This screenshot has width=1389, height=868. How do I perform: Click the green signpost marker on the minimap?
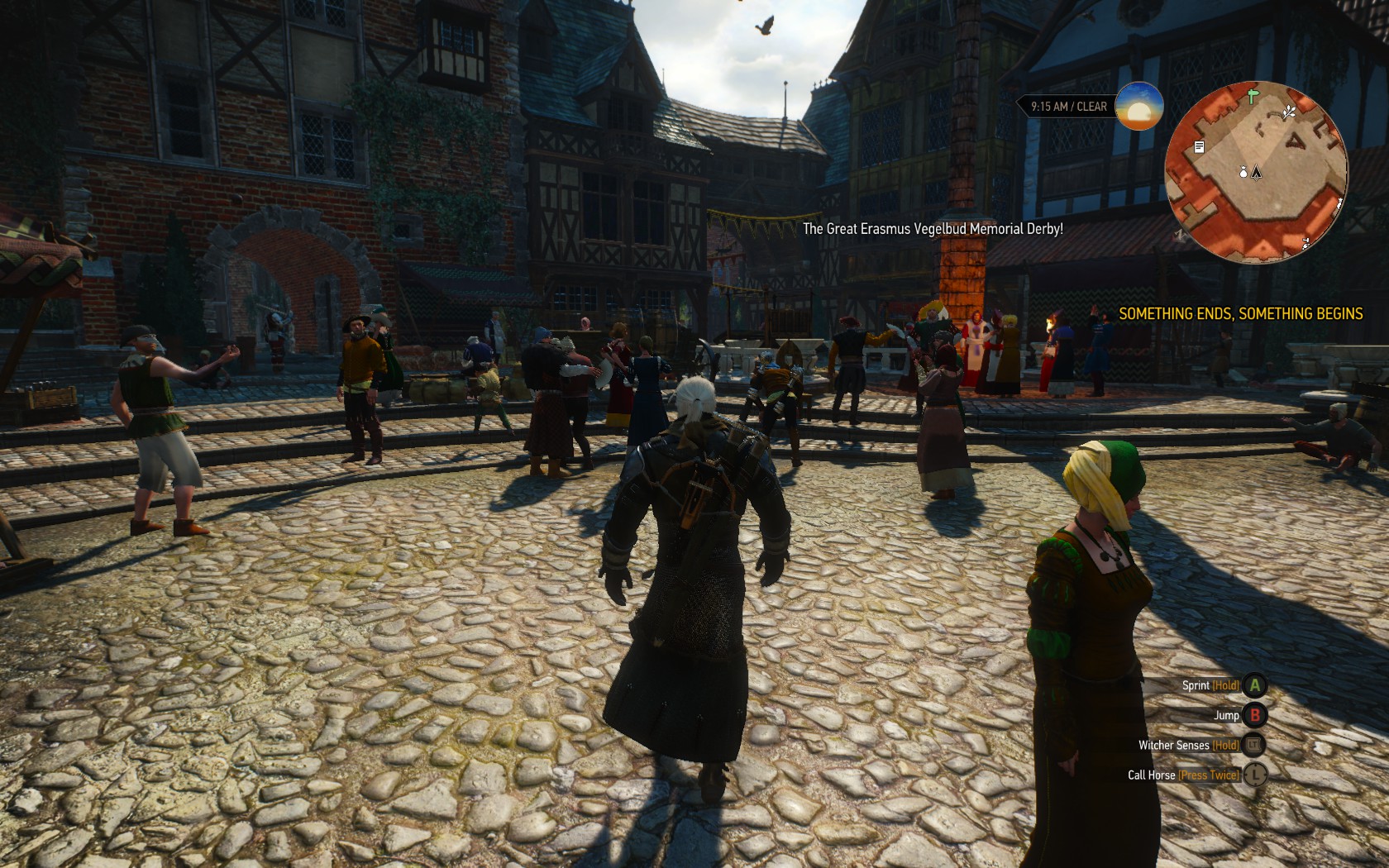[1253, 96]
